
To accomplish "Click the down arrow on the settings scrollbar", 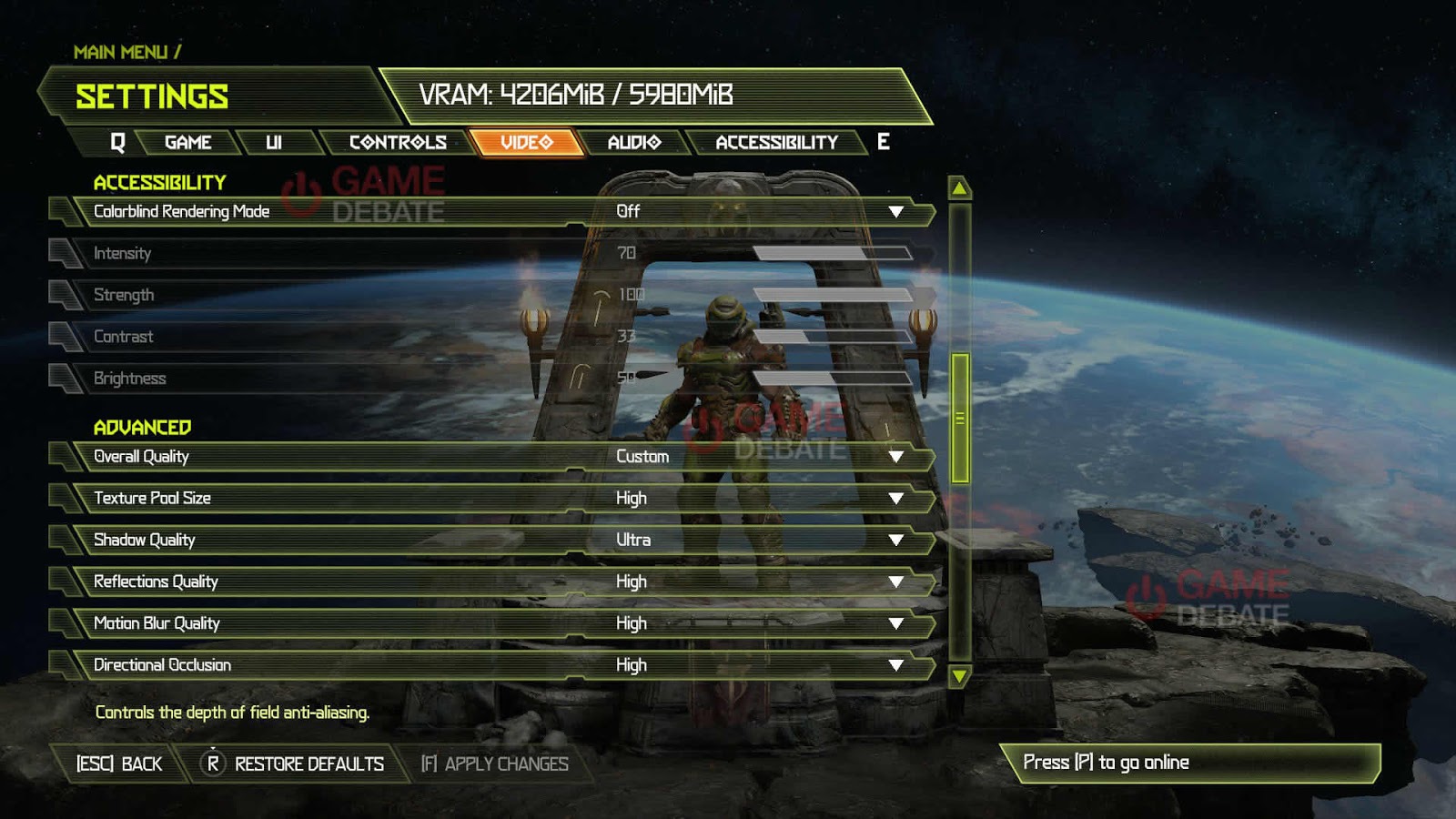I will tap(959, 677).
